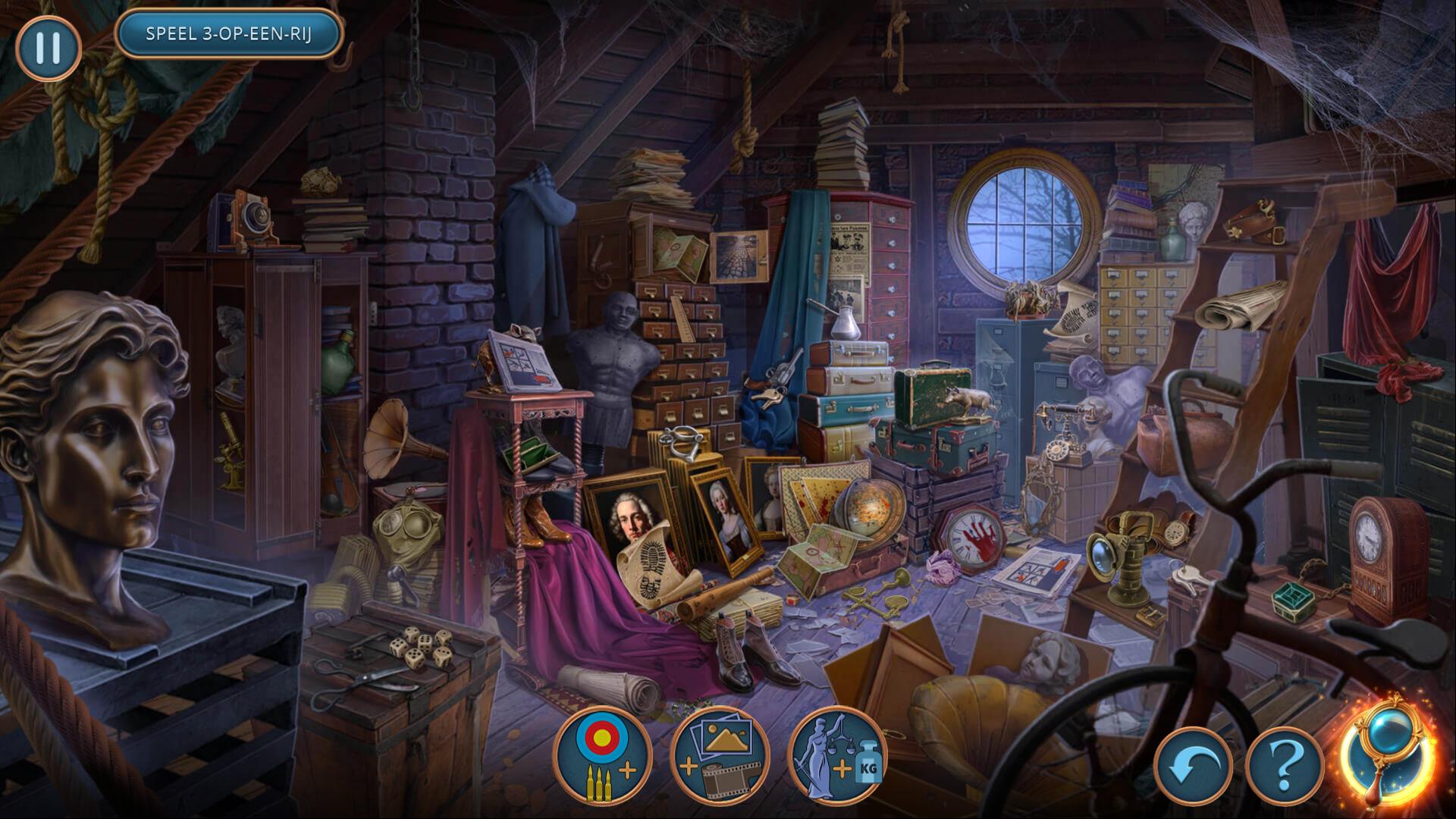Image resolution: width=1456 pixels, height=819 pixels.
Task: Select the justice statue and weight icon
Action: (837, 755)
